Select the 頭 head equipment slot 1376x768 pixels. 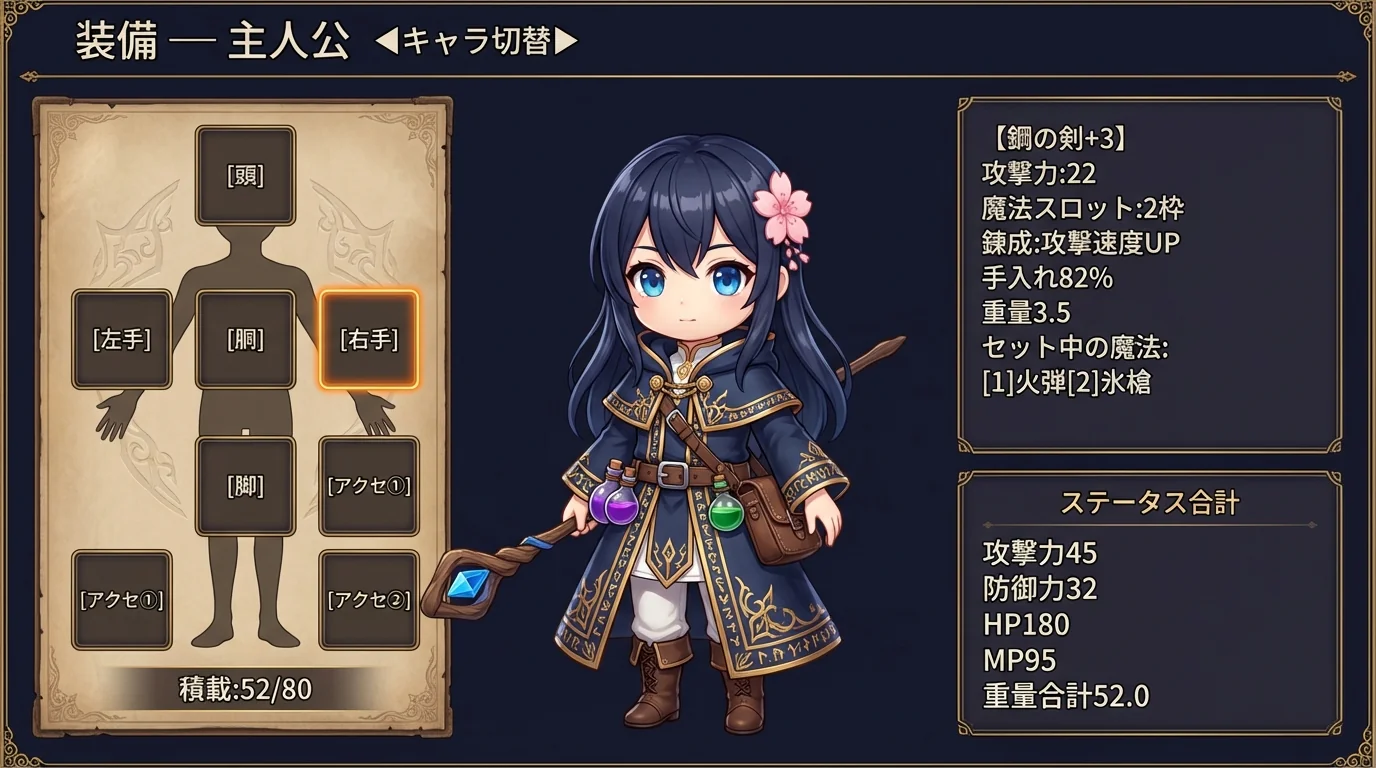click(x=245, y=176)
